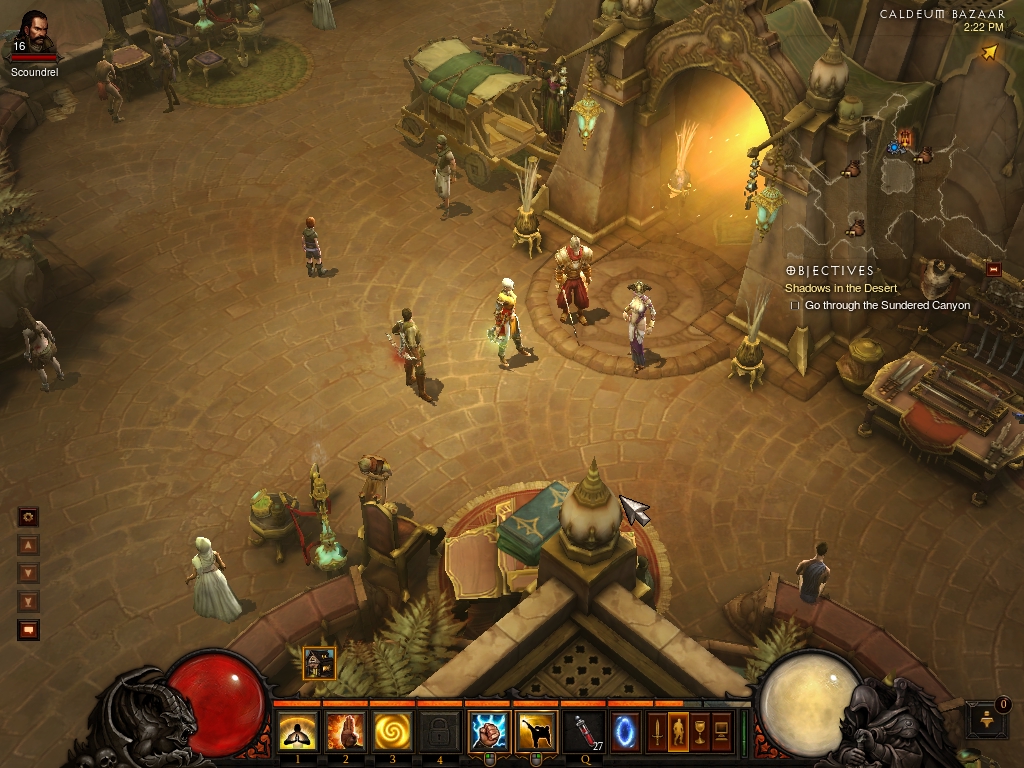The image size is (1024, 768).
Task: Open chat settings gear button
Action: (x=28, y=517)
